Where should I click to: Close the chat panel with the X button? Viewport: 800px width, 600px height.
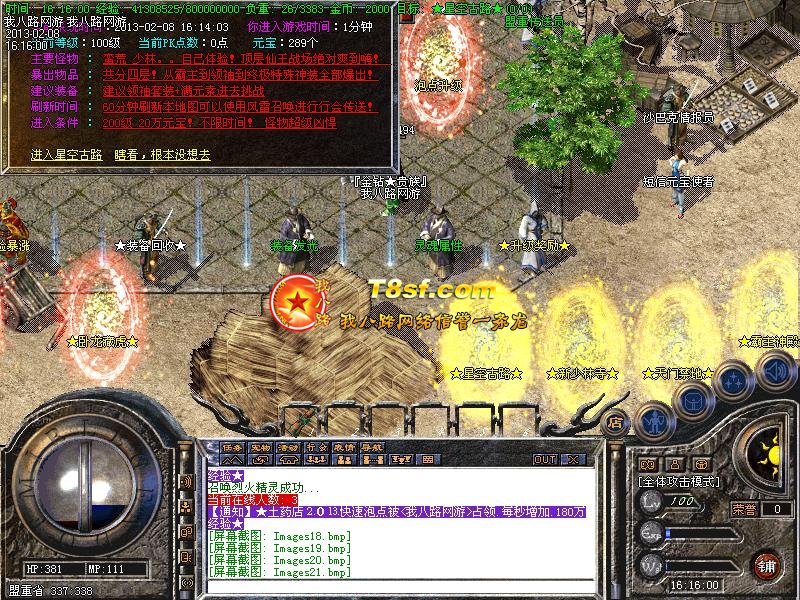573,460
